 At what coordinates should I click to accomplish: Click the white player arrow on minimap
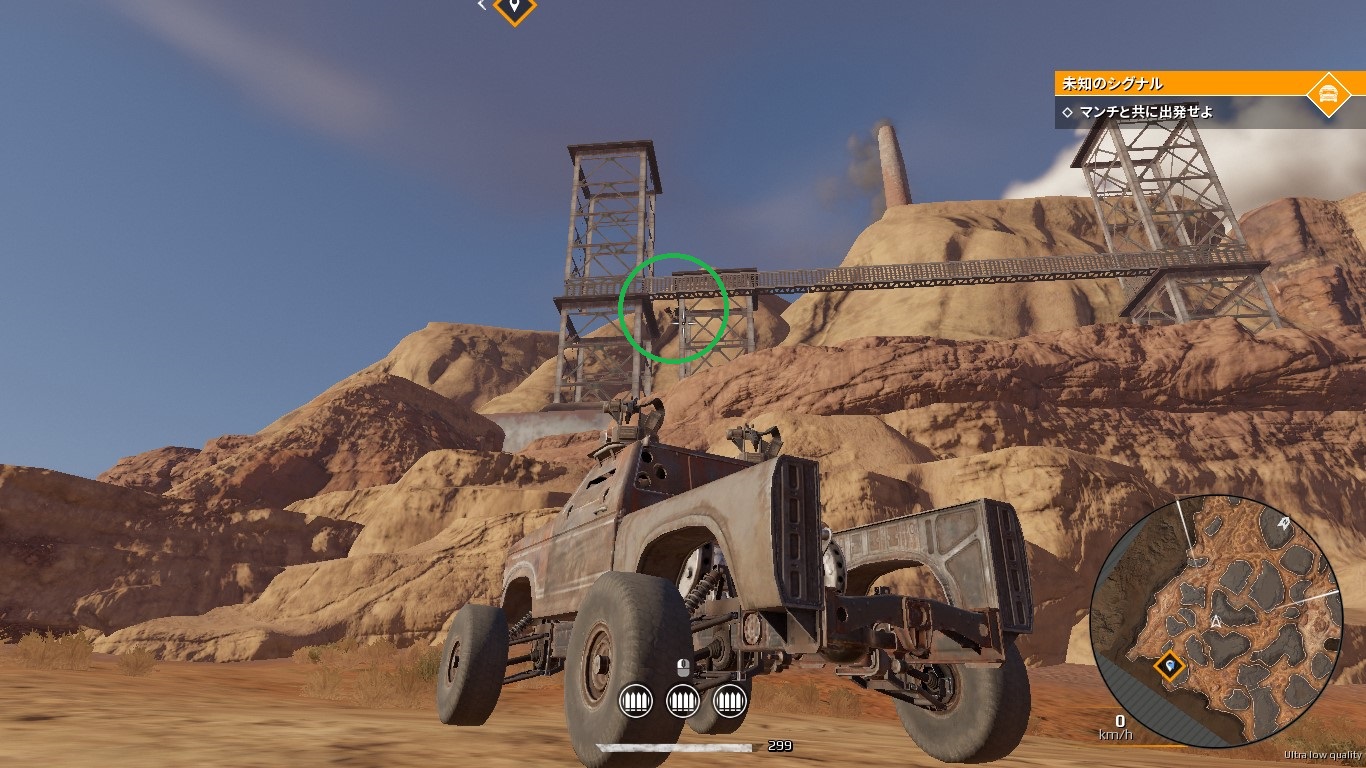click(1217, 622)
